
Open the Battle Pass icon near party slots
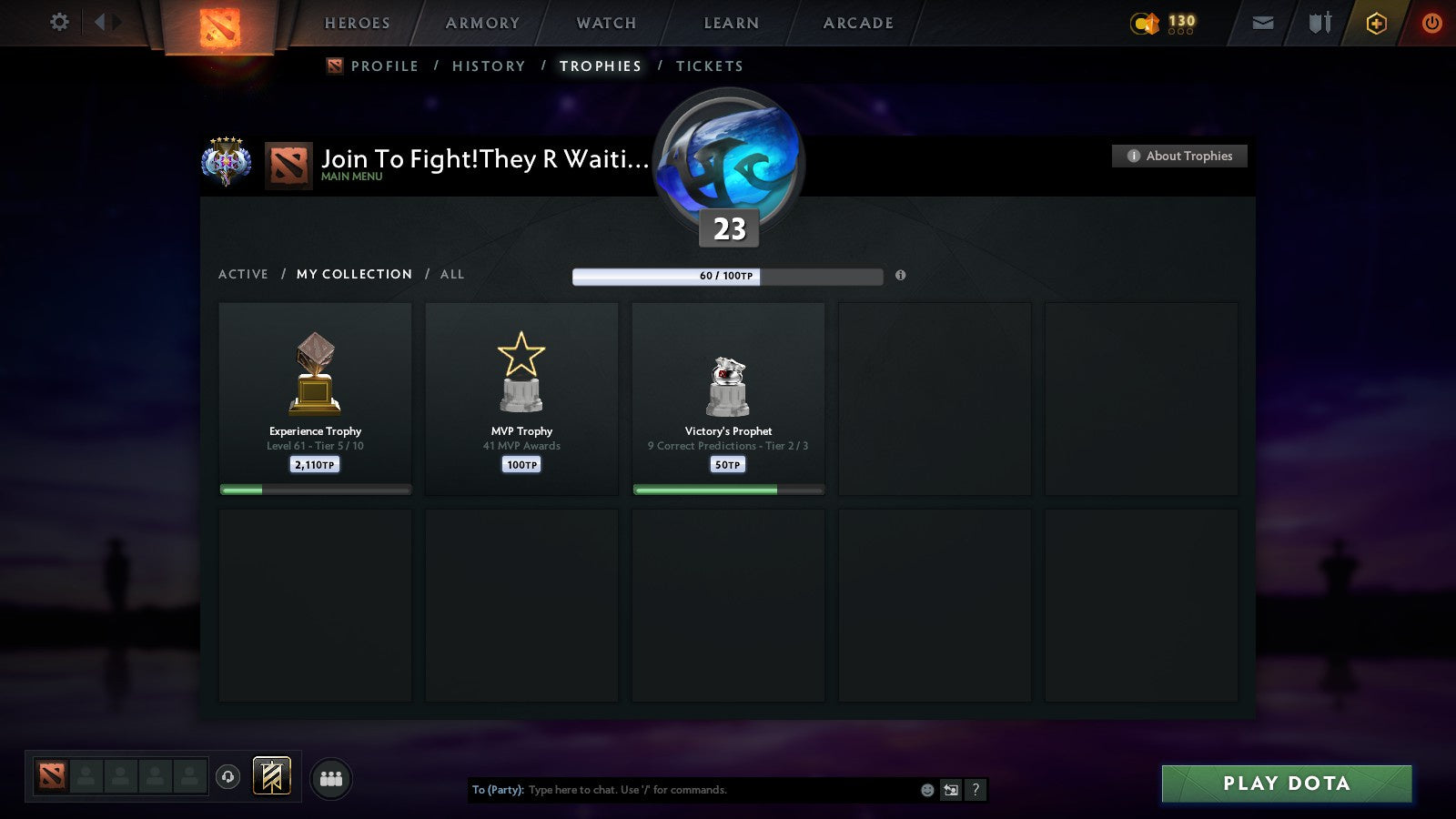point(269,774)
